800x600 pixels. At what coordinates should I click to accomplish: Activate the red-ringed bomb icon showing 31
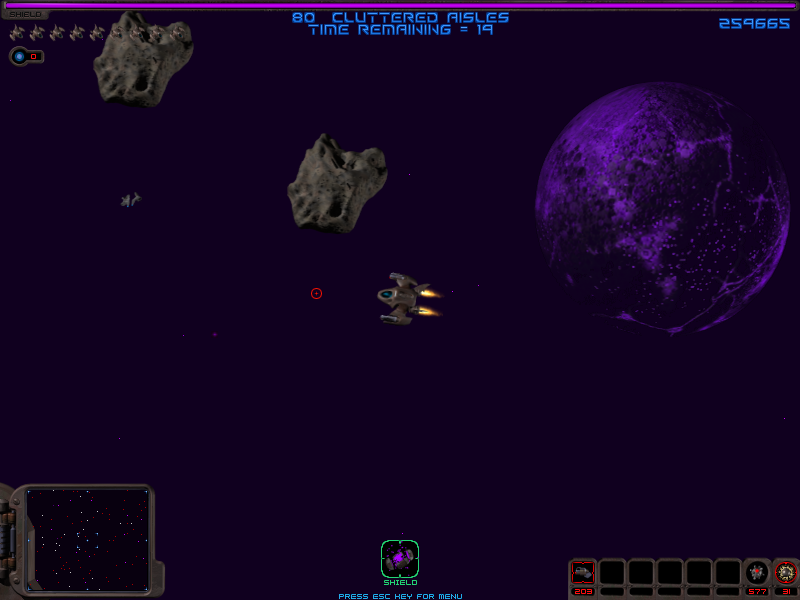point(786,572)
